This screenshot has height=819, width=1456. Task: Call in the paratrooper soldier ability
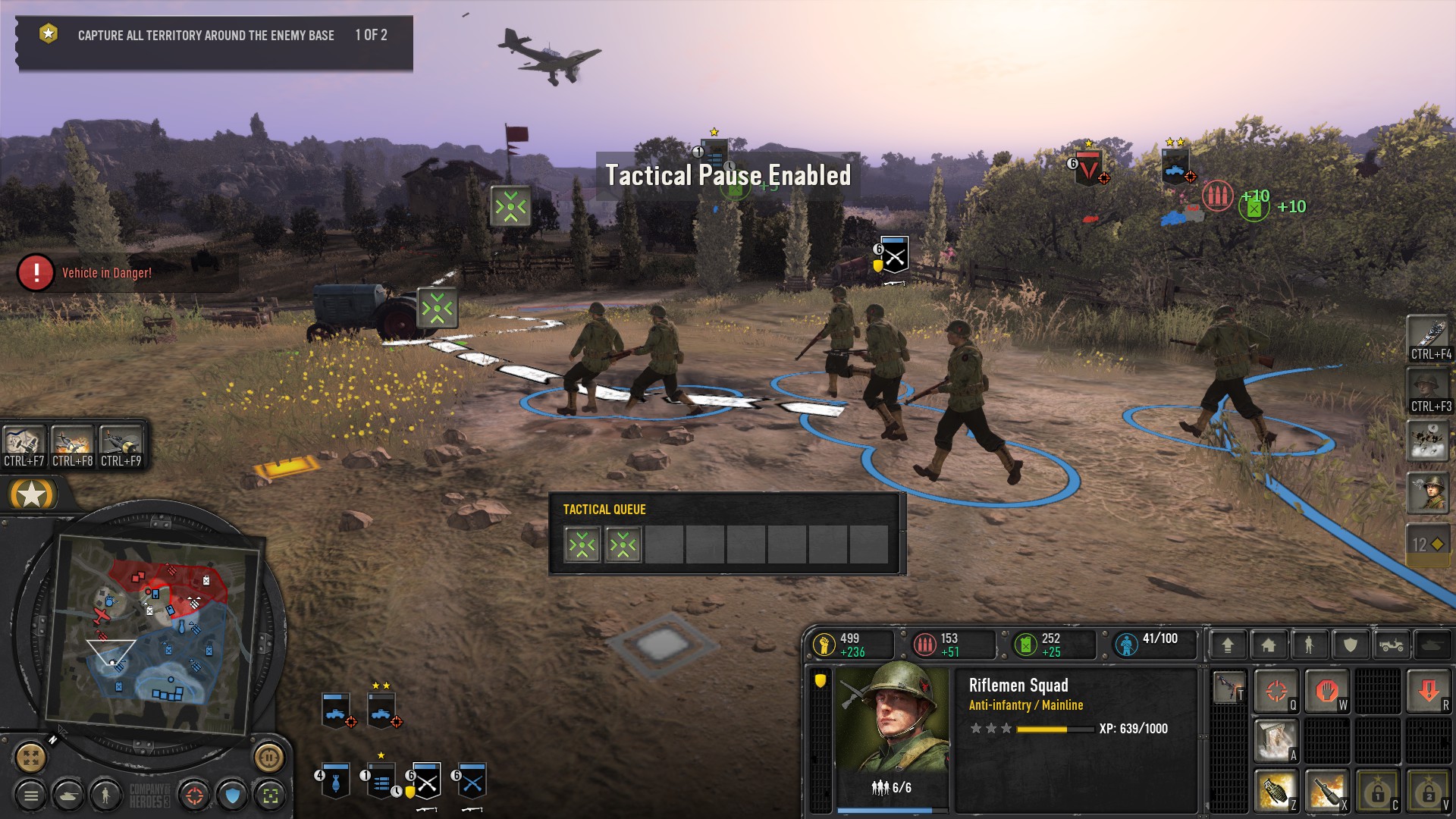1428,493
